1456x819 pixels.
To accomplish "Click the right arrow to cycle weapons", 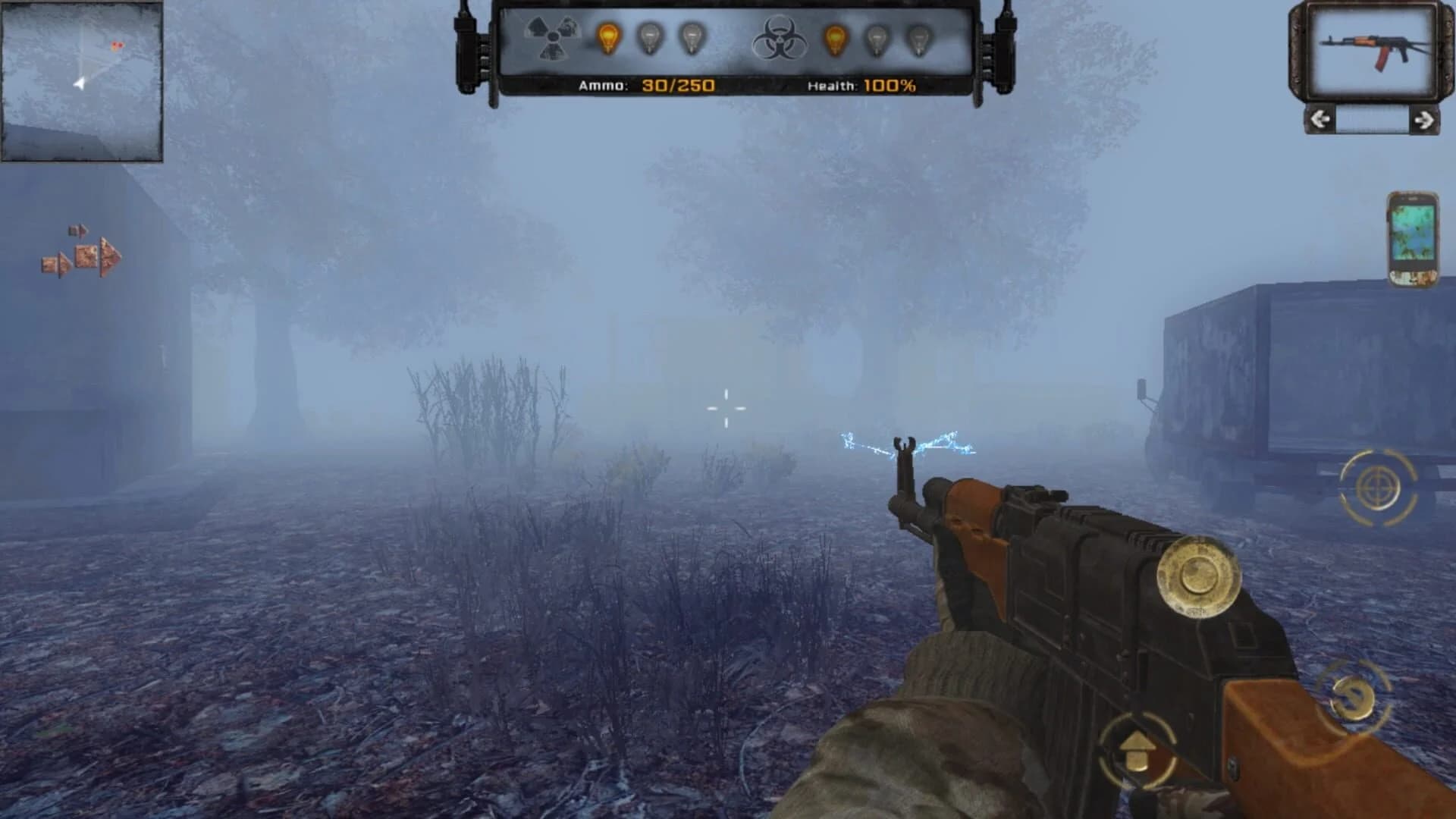I will tap(1425, 120).
